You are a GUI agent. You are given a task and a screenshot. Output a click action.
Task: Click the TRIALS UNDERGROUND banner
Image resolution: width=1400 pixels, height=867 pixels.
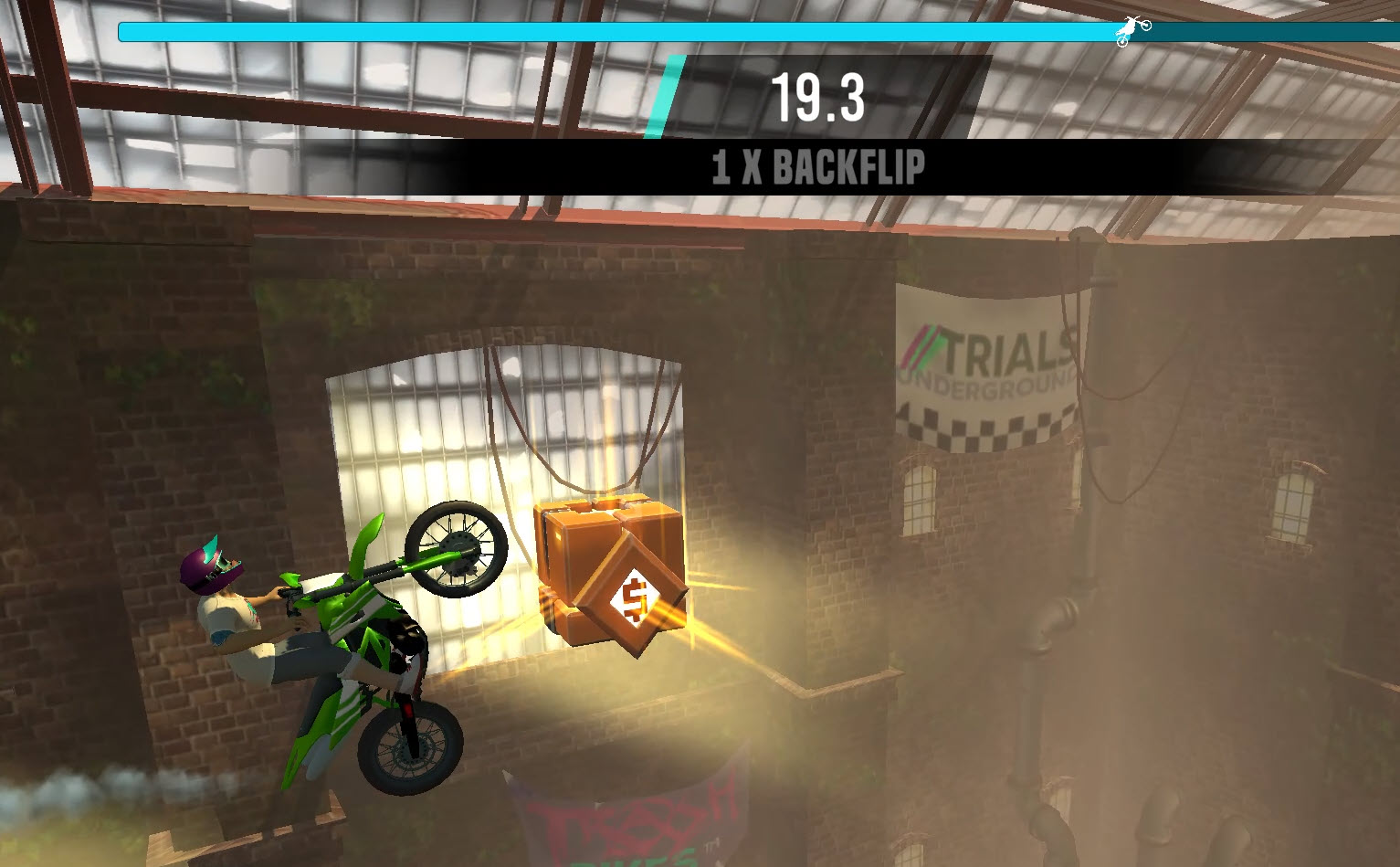(986, 365)
